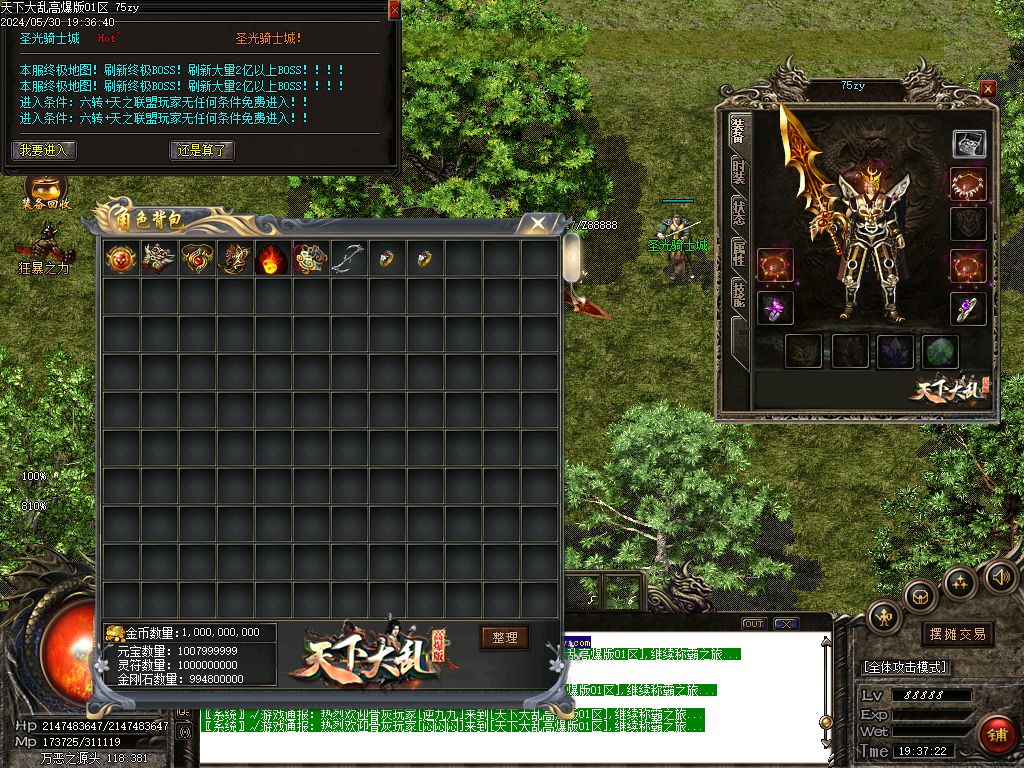Change the 全体攻击模式 attack mode
Viewport: 1024px width, 768px height.
click(904, 667)
